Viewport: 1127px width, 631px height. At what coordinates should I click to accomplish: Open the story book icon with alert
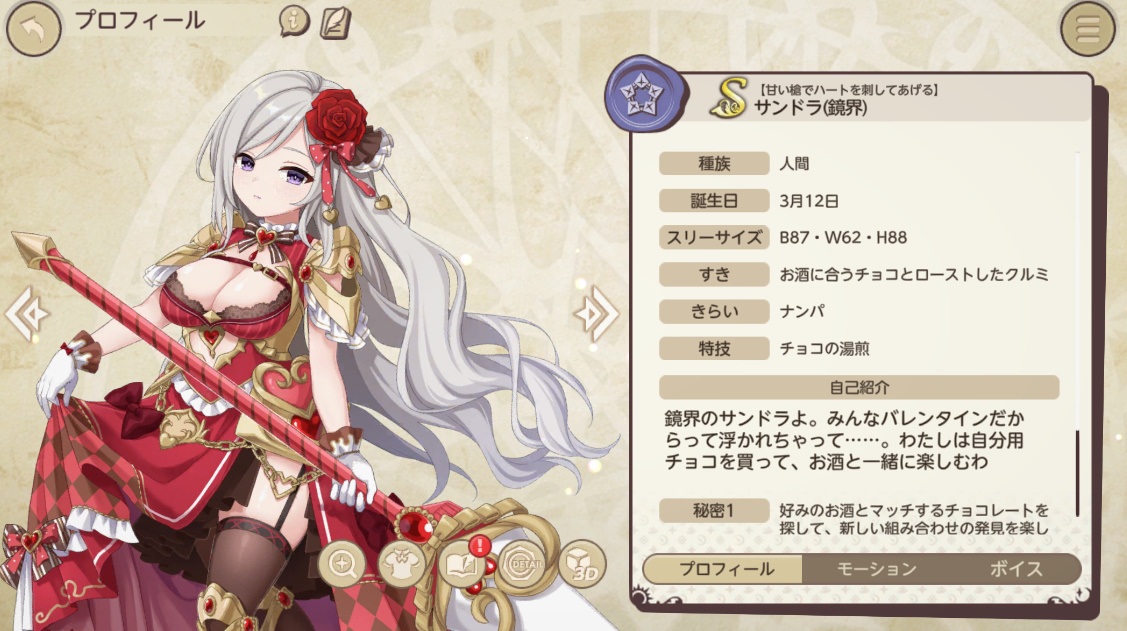(460, 565)
